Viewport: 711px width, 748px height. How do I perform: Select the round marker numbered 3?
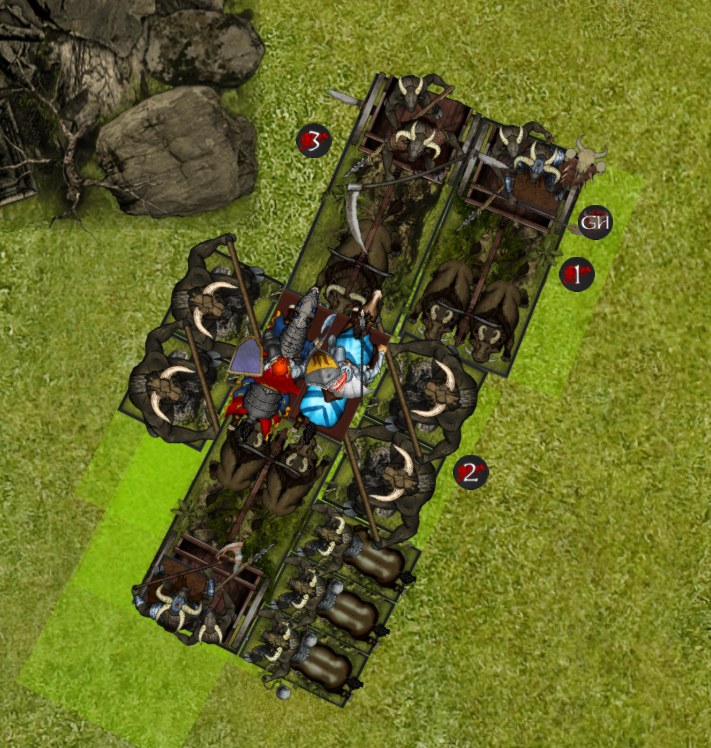pyautogui.click(x=314, y=142)
